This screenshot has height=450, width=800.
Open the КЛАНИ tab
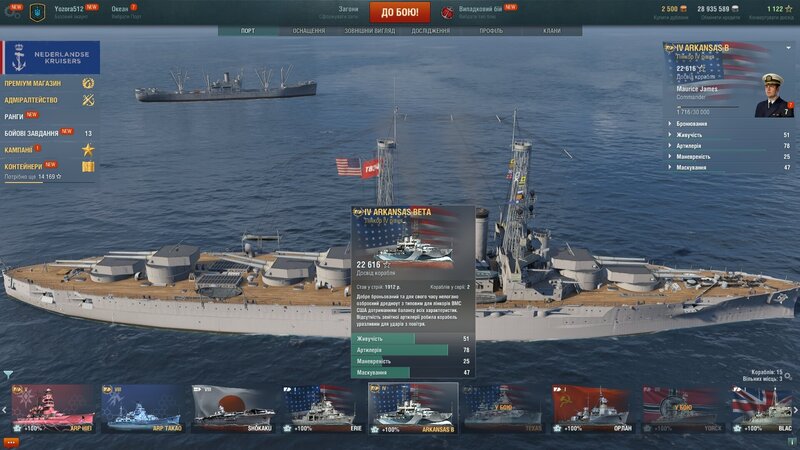(551, 31)
